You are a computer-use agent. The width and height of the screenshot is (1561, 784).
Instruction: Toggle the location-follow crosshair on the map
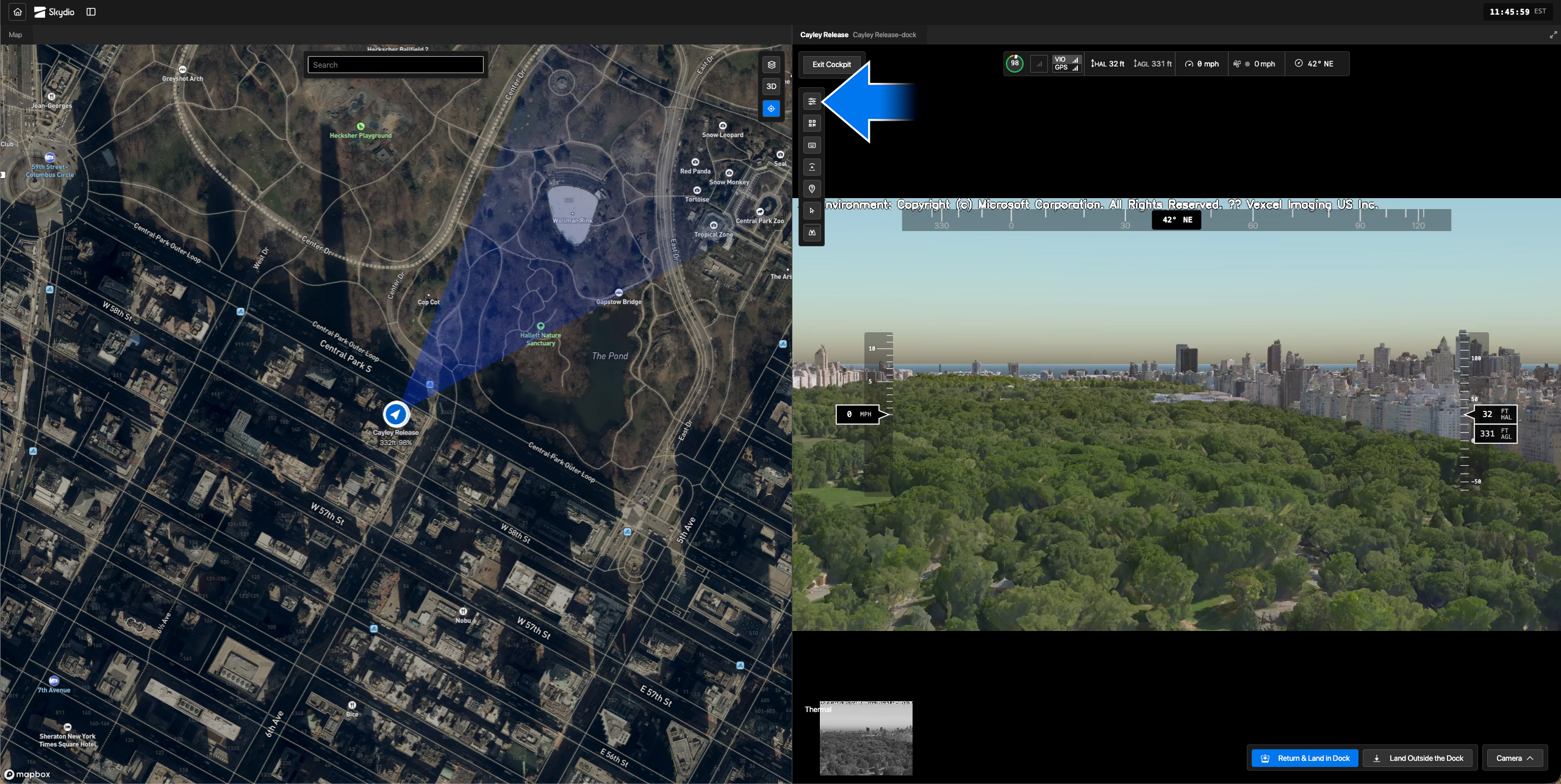coord(770,108)
